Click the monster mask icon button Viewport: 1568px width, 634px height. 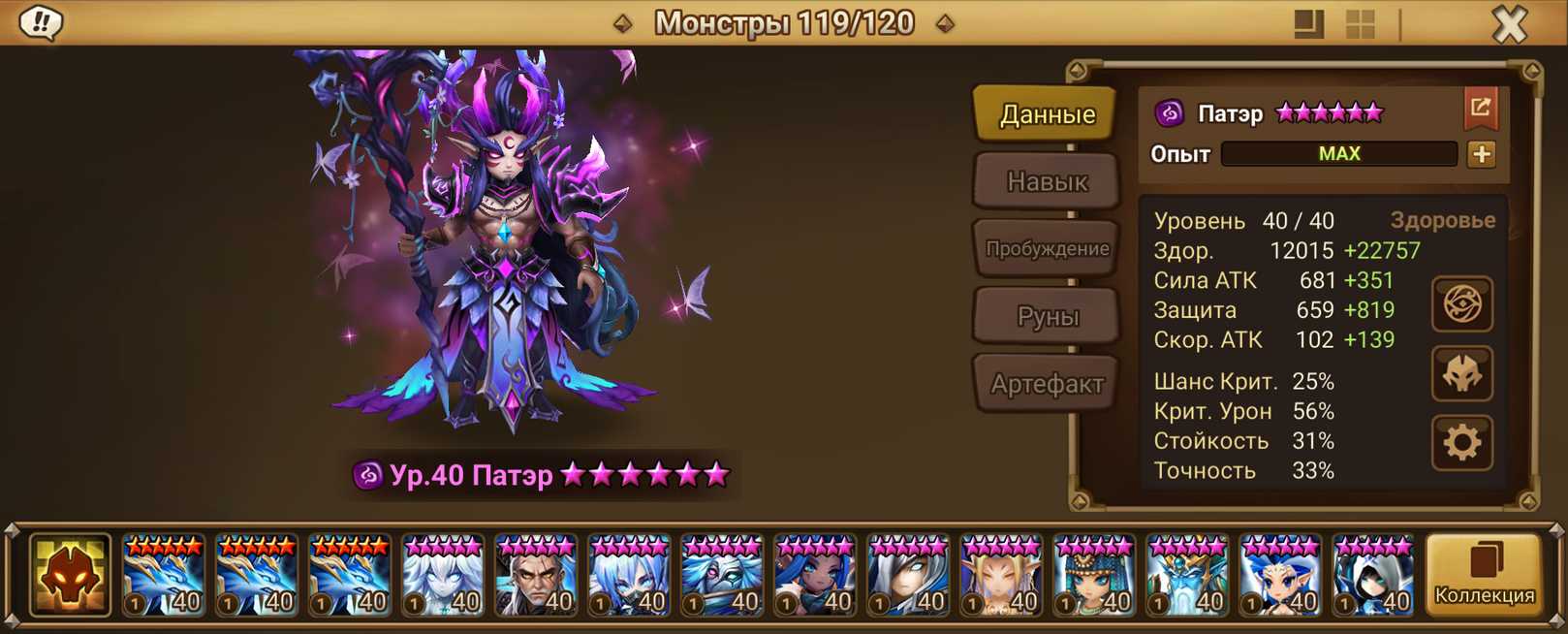point(1461,374)
